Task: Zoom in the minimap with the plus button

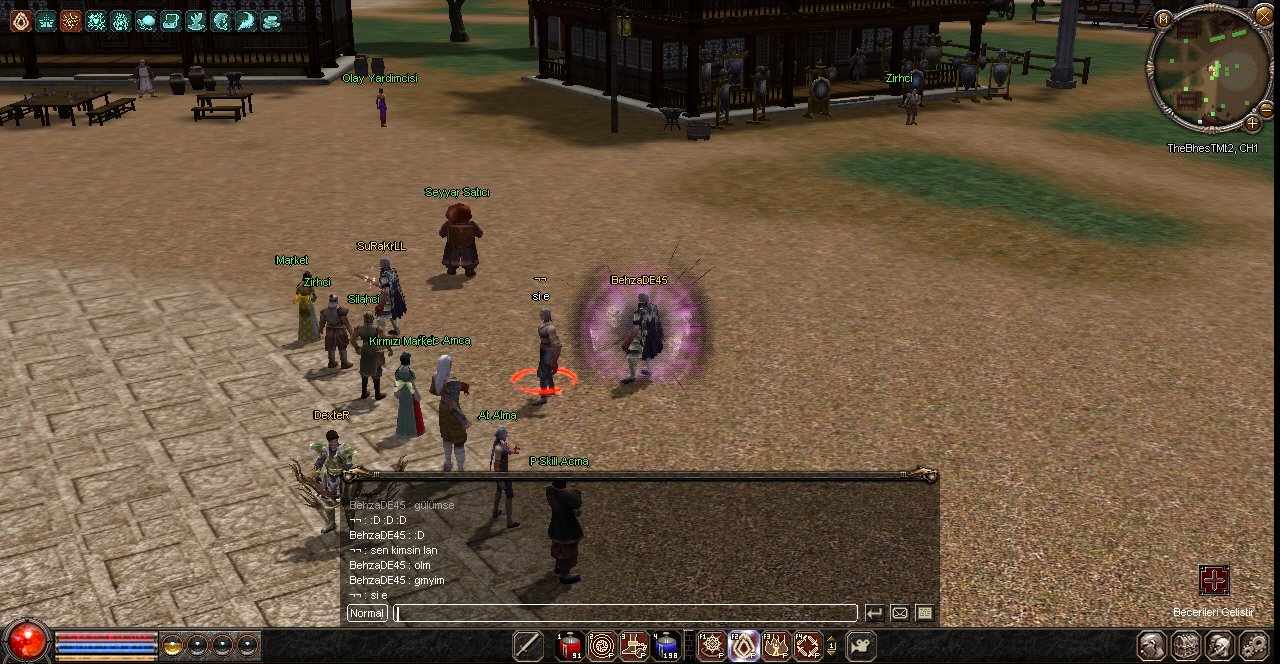Action: click(1252, 123)
